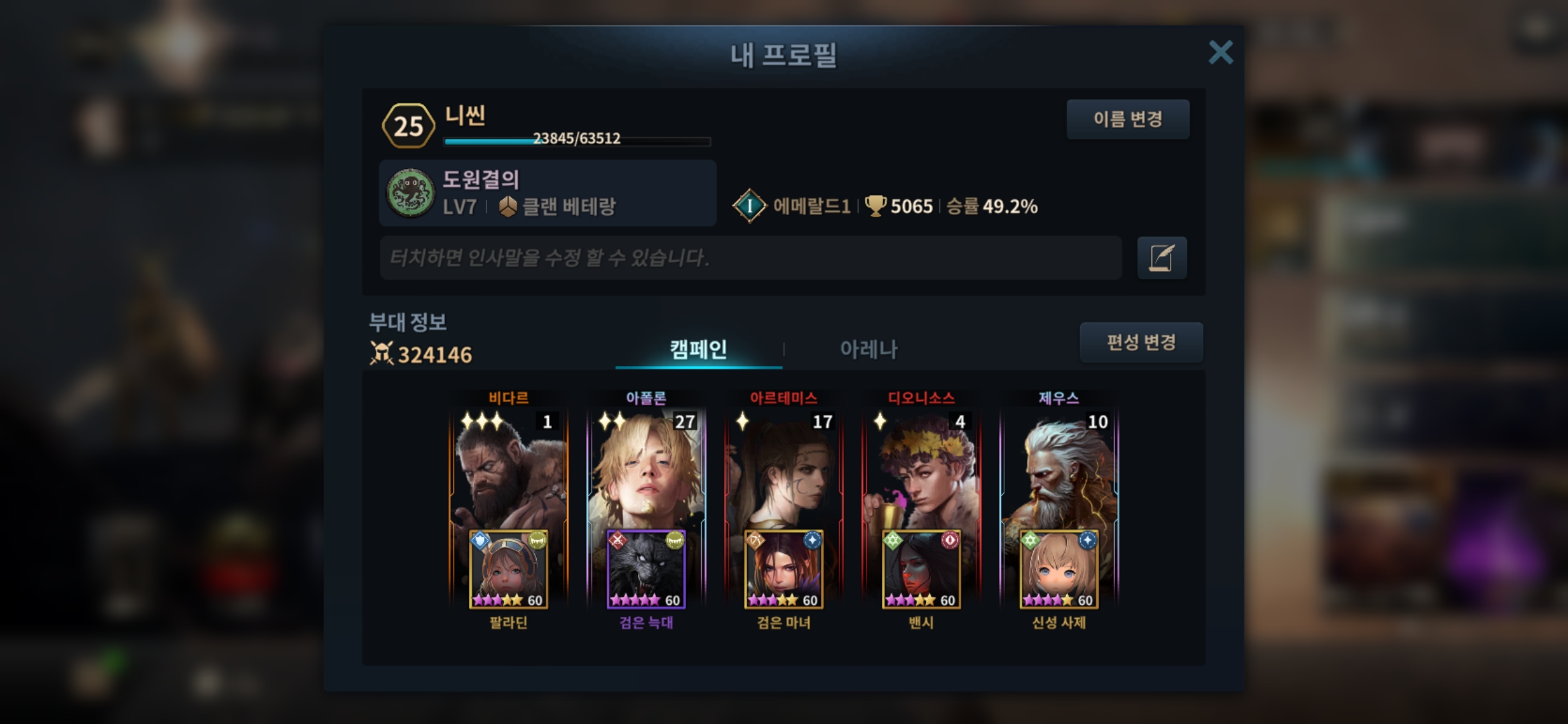The height and width of the screenshot is (724, 1568).
Task: Pick the 디오니소스 hero card
Action: pos(921,469)
